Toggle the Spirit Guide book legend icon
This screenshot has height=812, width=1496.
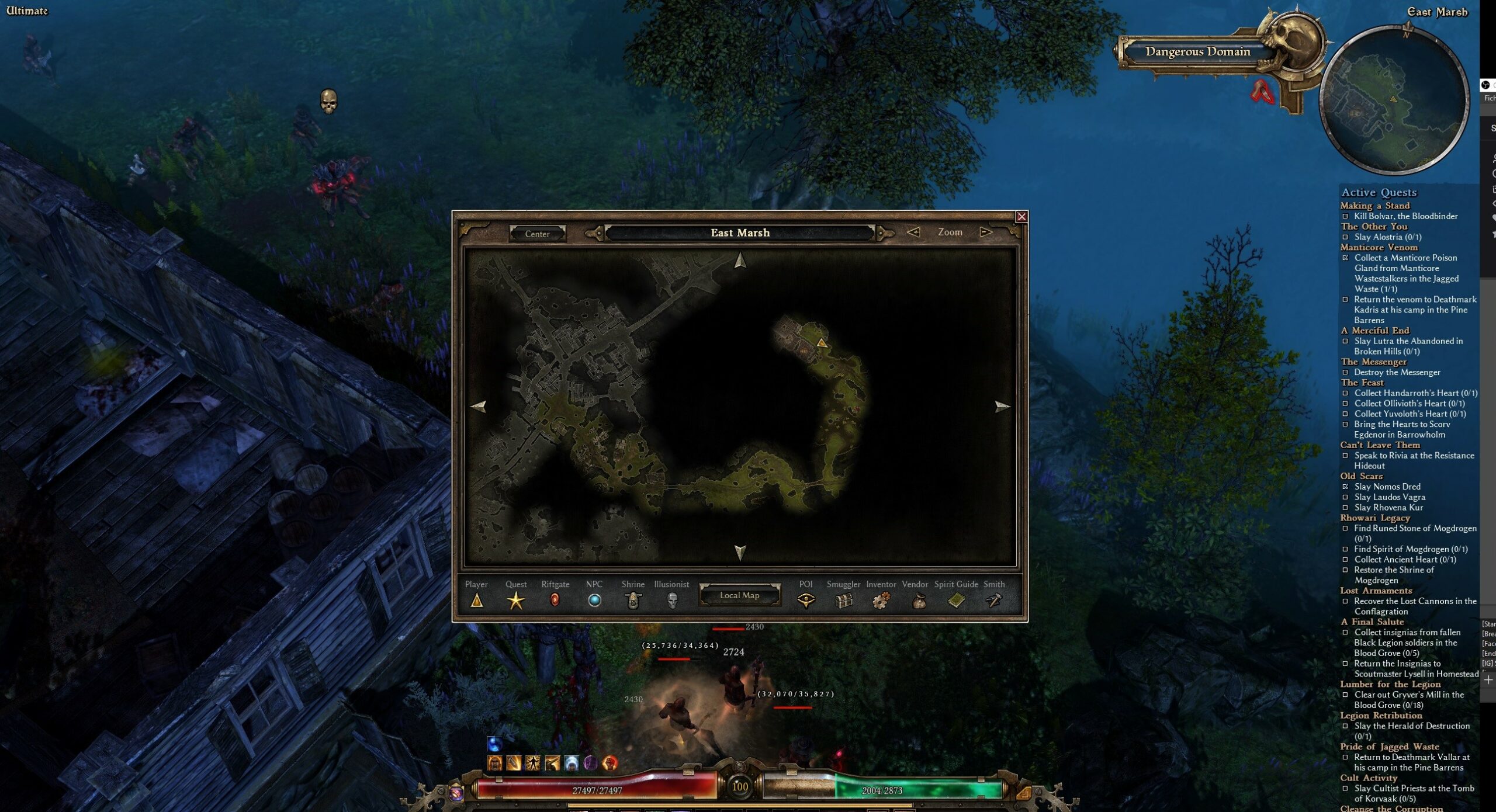point(956,600)
